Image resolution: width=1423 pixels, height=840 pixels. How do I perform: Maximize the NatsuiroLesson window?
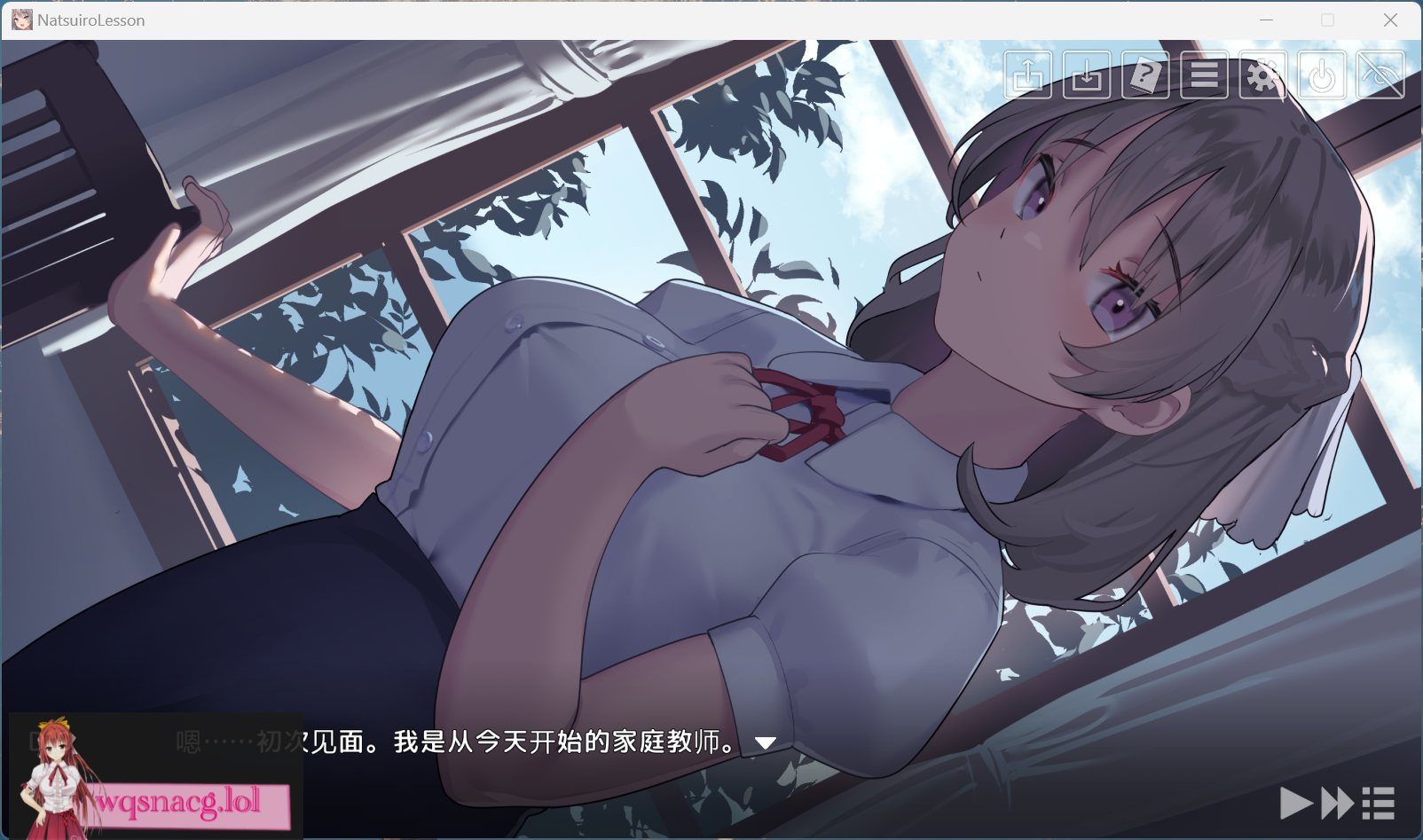pyautogui.click(x=1327, y=20)
